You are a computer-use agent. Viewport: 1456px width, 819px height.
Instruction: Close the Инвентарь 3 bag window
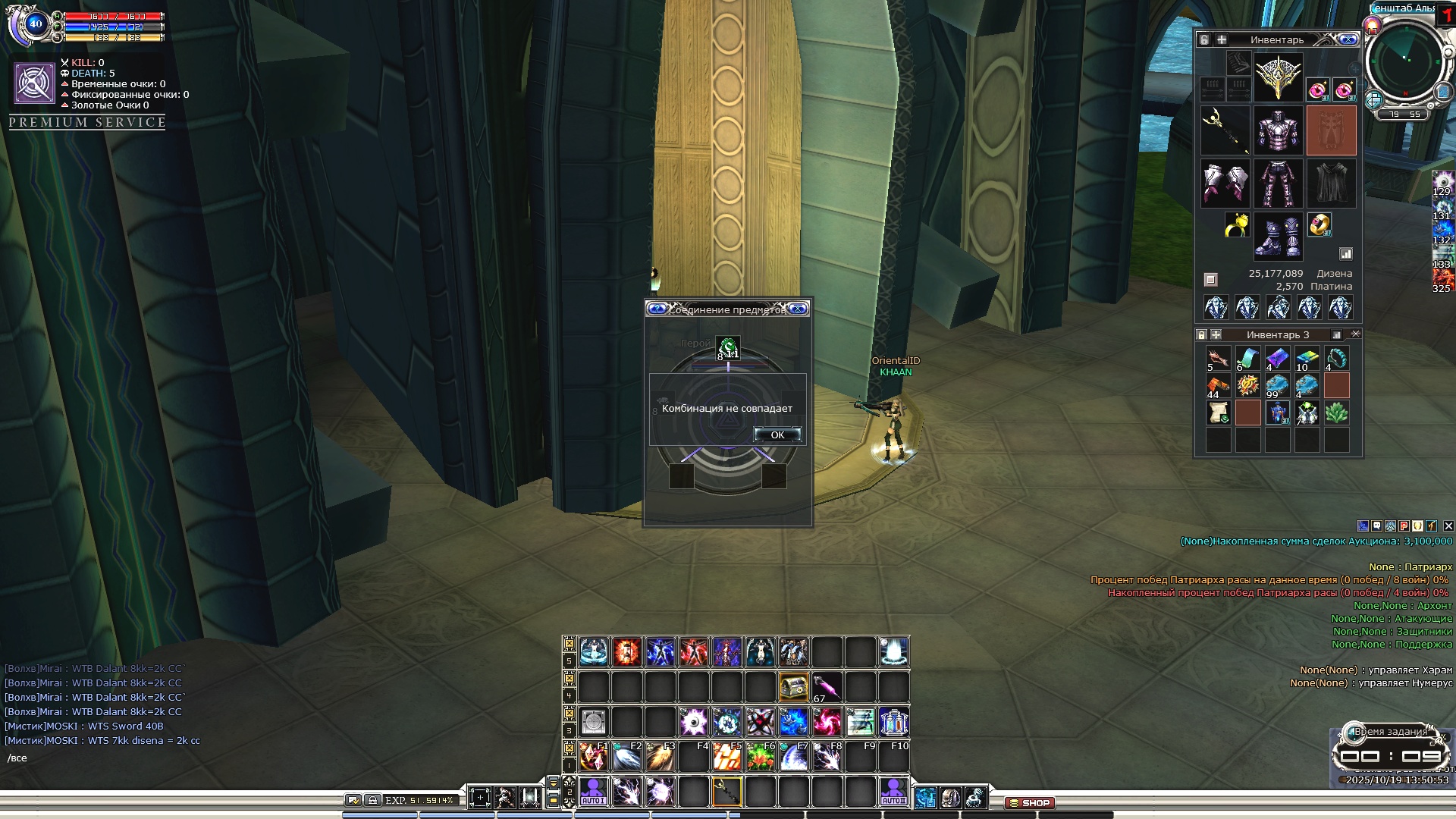[x=1356, y=334]
